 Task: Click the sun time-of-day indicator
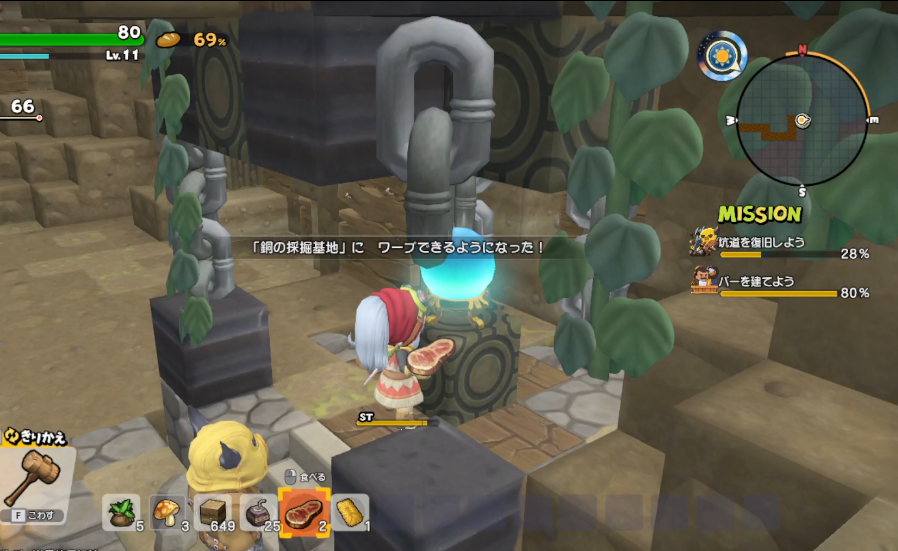(x=720, y=56)
